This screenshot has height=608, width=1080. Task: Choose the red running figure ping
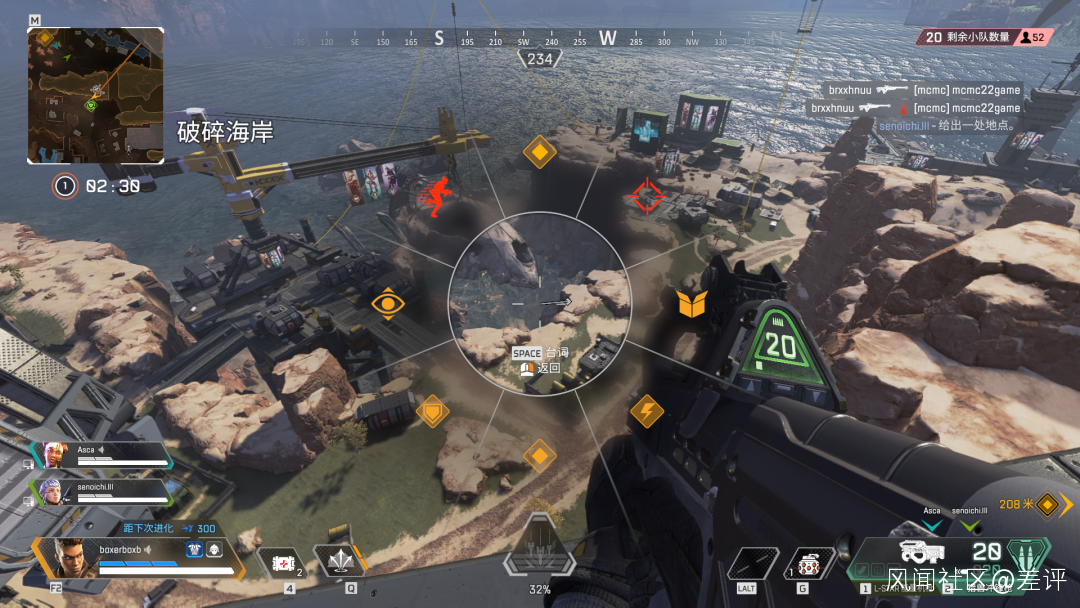[436, 196]
